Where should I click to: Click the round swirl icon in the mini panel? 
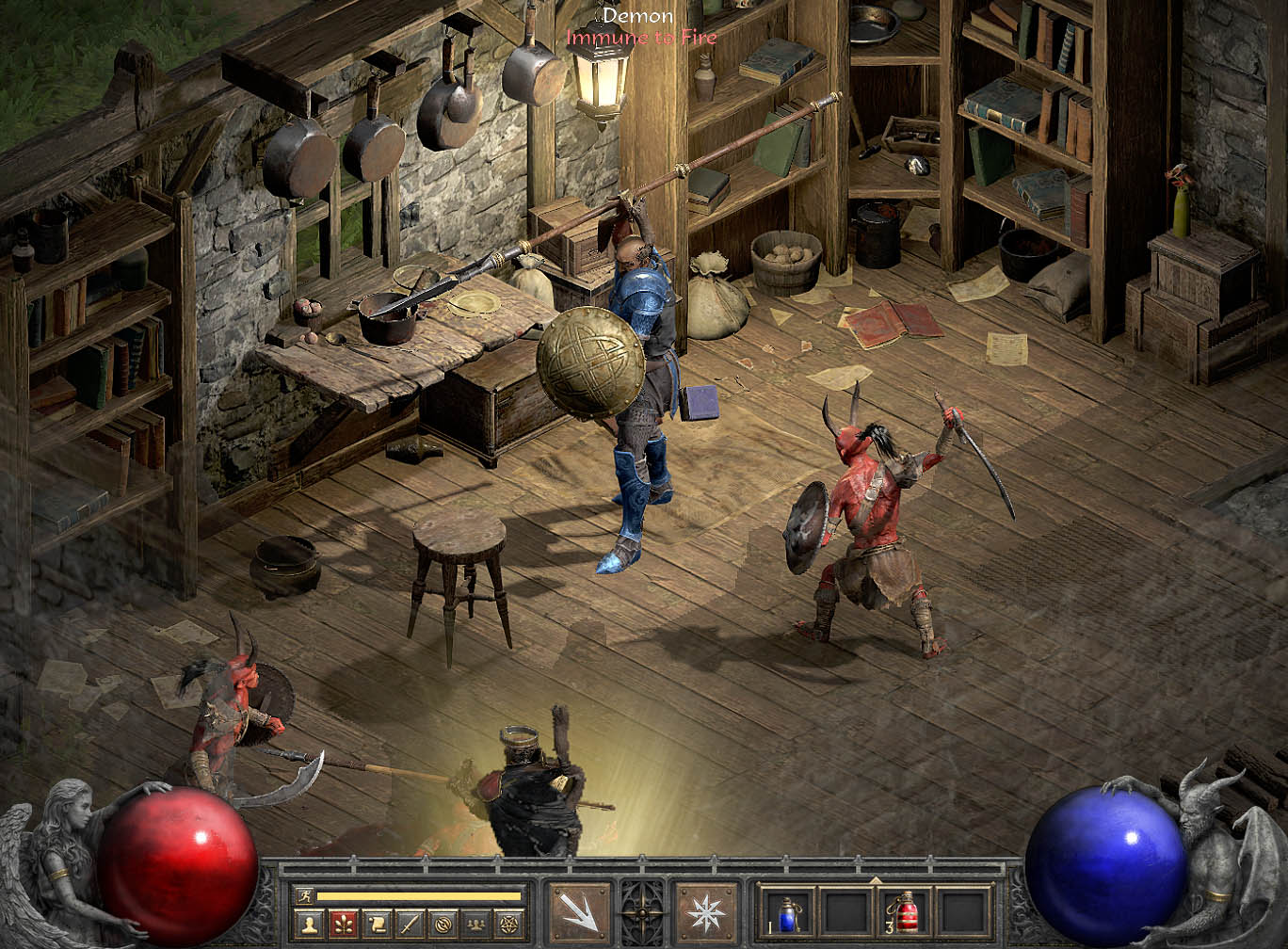click(443, 925)
